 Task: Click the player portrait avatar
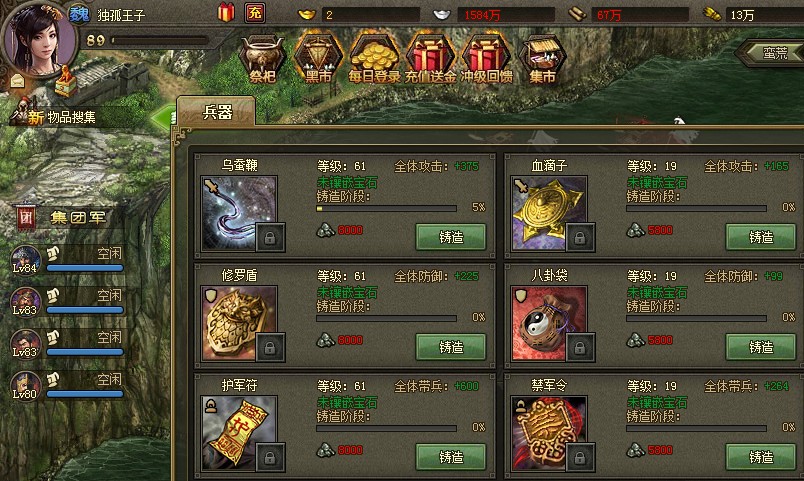tap(38, 34)
